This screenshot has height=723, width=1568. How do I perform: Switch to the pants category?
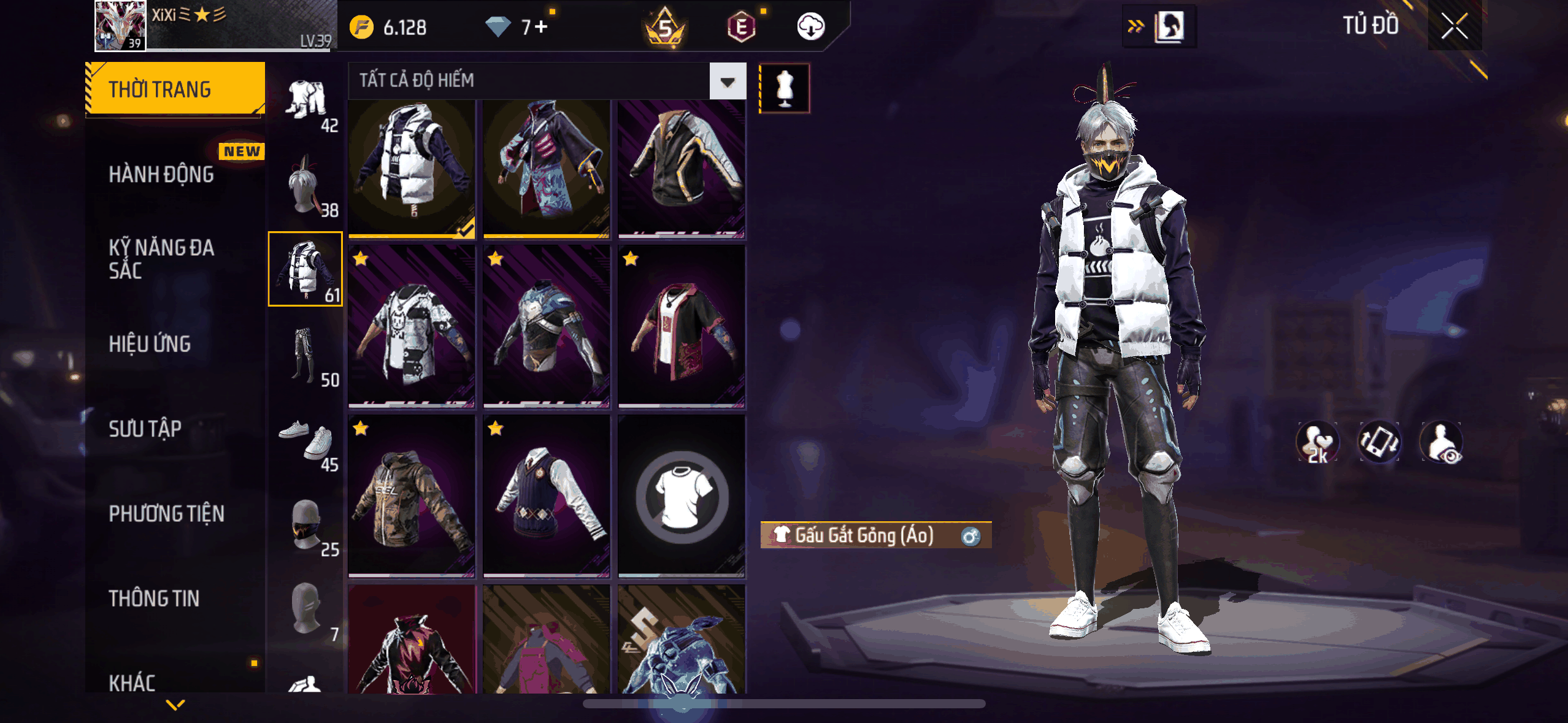306,356
